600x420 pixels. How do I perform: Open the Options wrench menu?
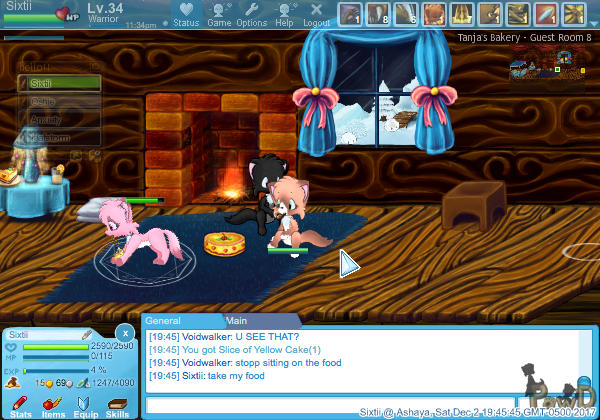(251, 13)
